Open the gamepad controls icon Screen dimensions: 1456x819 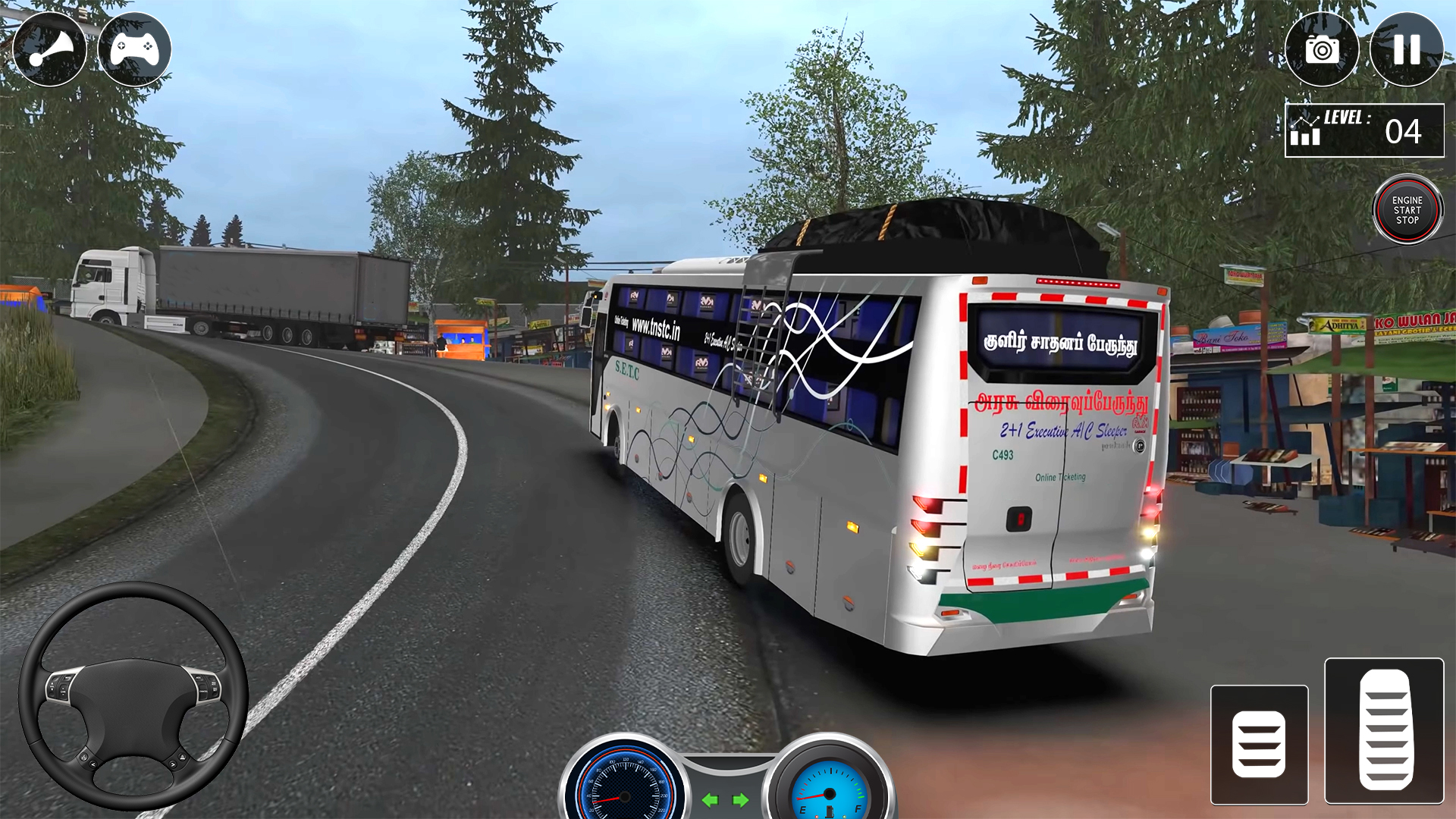pyautogui.click(x=136, y=49)
